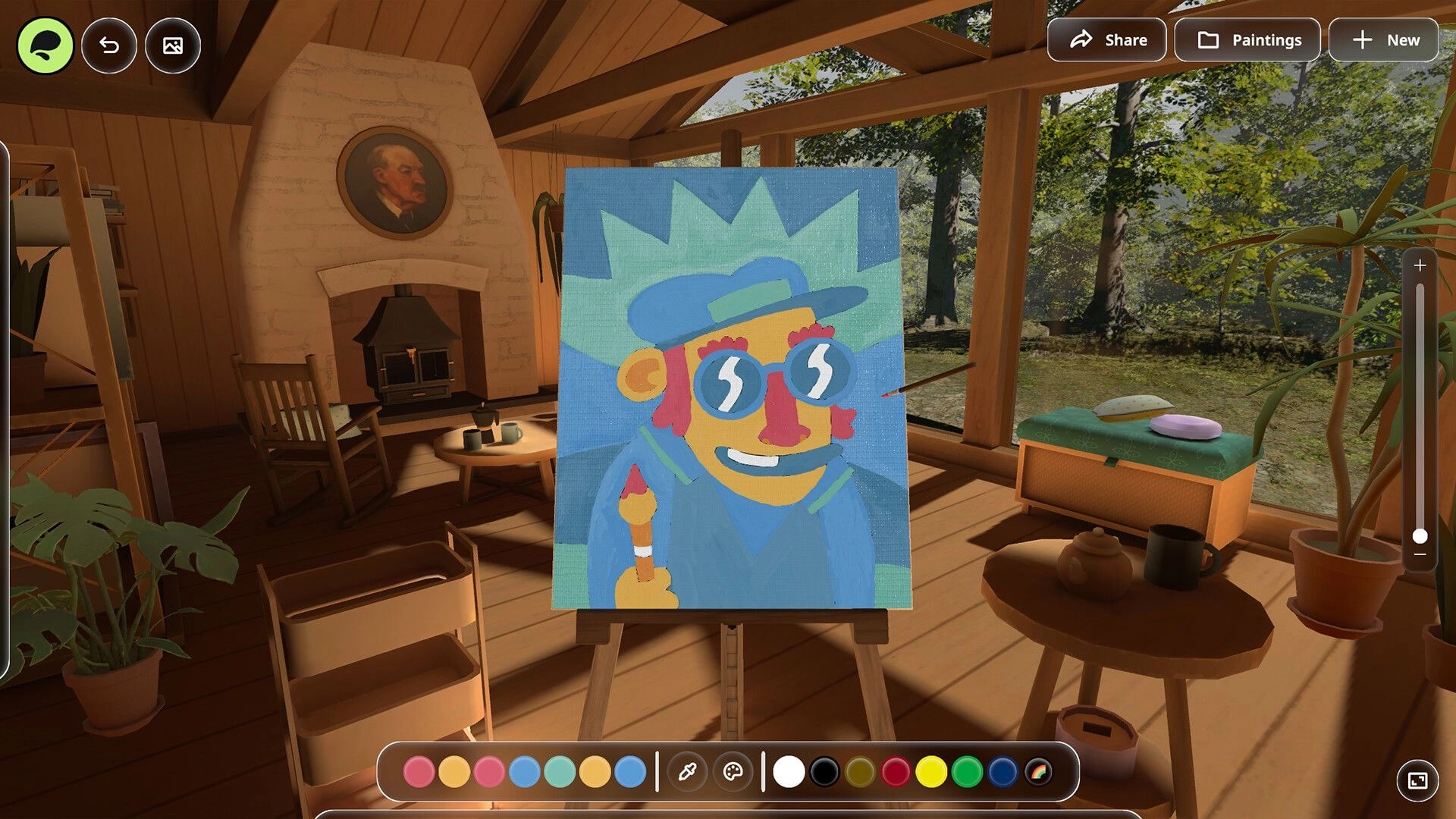Open the reference image icon top-left
This screenshot has width=1456, height=819.
(x=172, y=45)
